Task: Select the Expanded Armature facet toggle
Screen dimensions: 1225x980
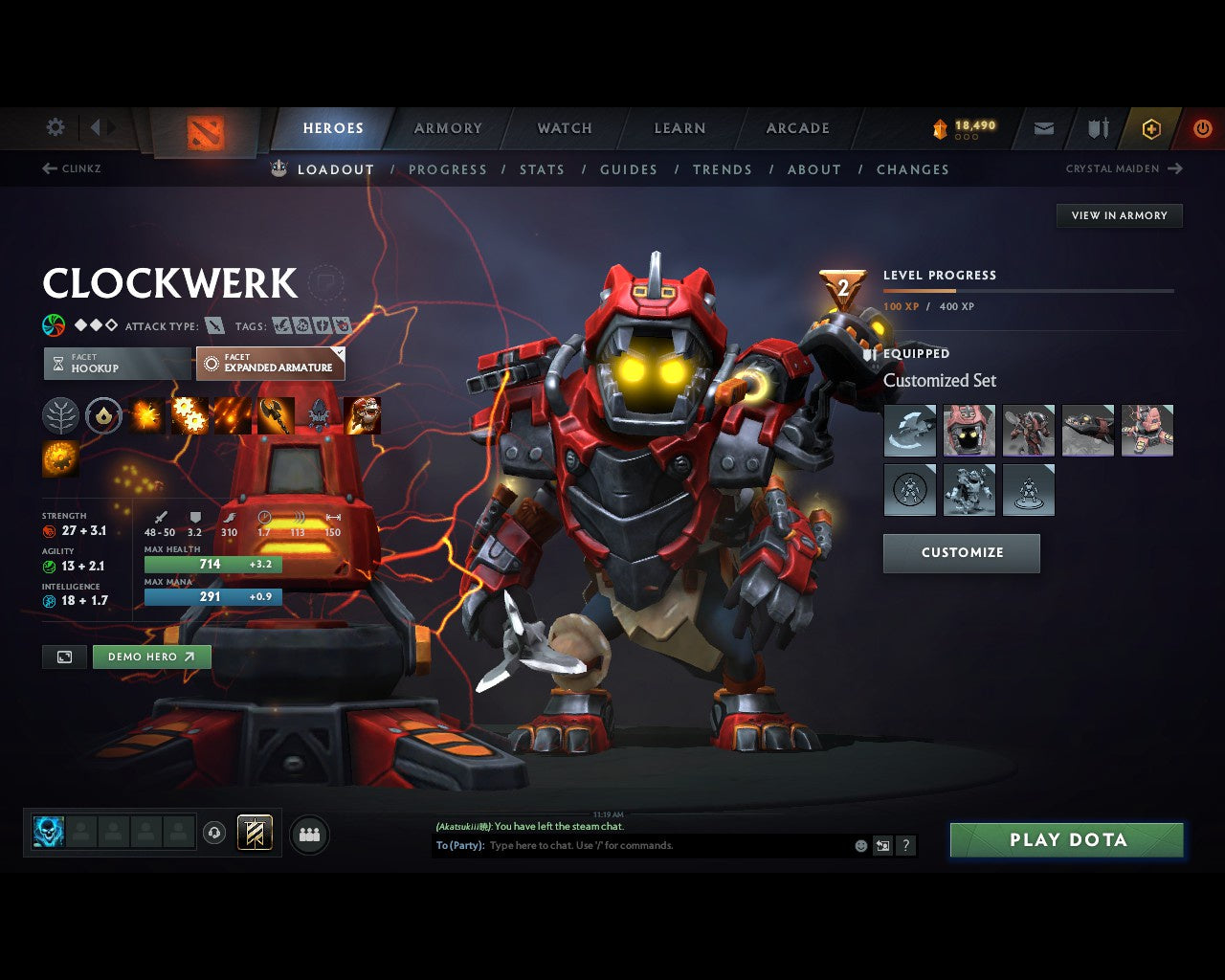Action: (270, 363)
